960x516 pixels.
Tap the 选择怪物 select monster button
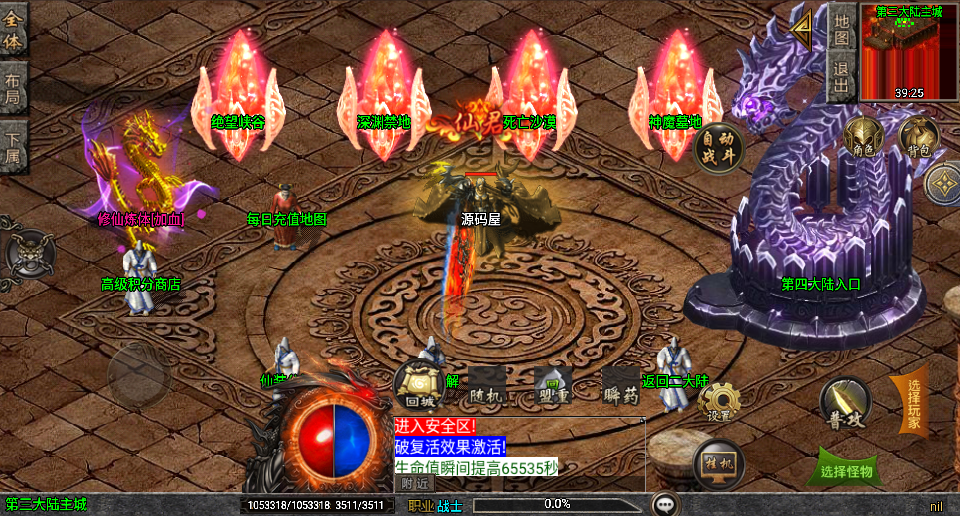pyautogui.click(x=845, y=469)
